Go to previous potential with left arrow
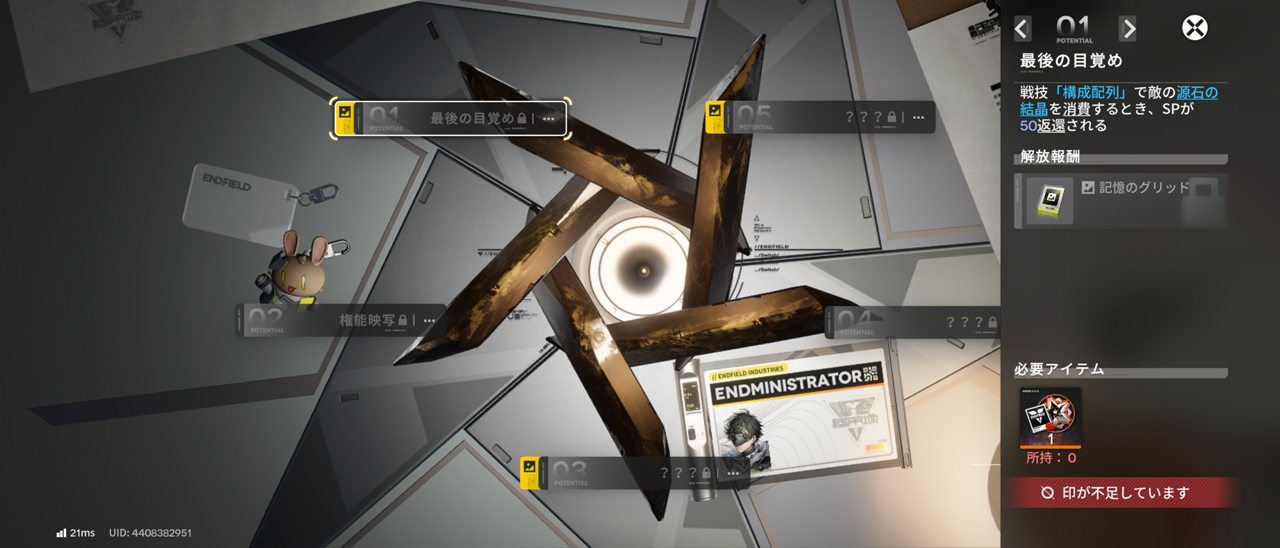The image size is (1280, 548). (x=1021, y=29)
